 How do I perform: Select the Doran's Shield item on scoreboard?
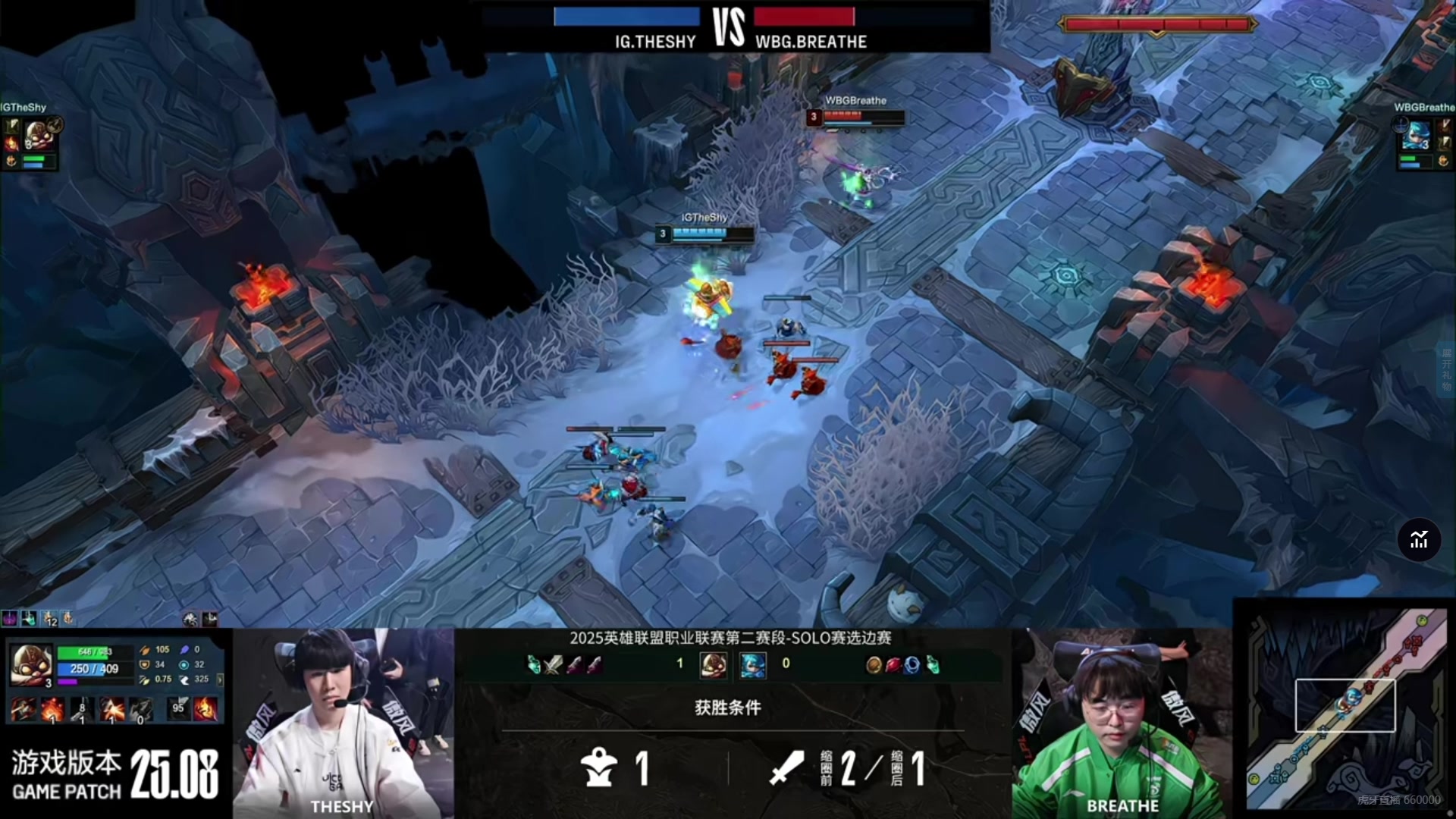click(874, 665)
